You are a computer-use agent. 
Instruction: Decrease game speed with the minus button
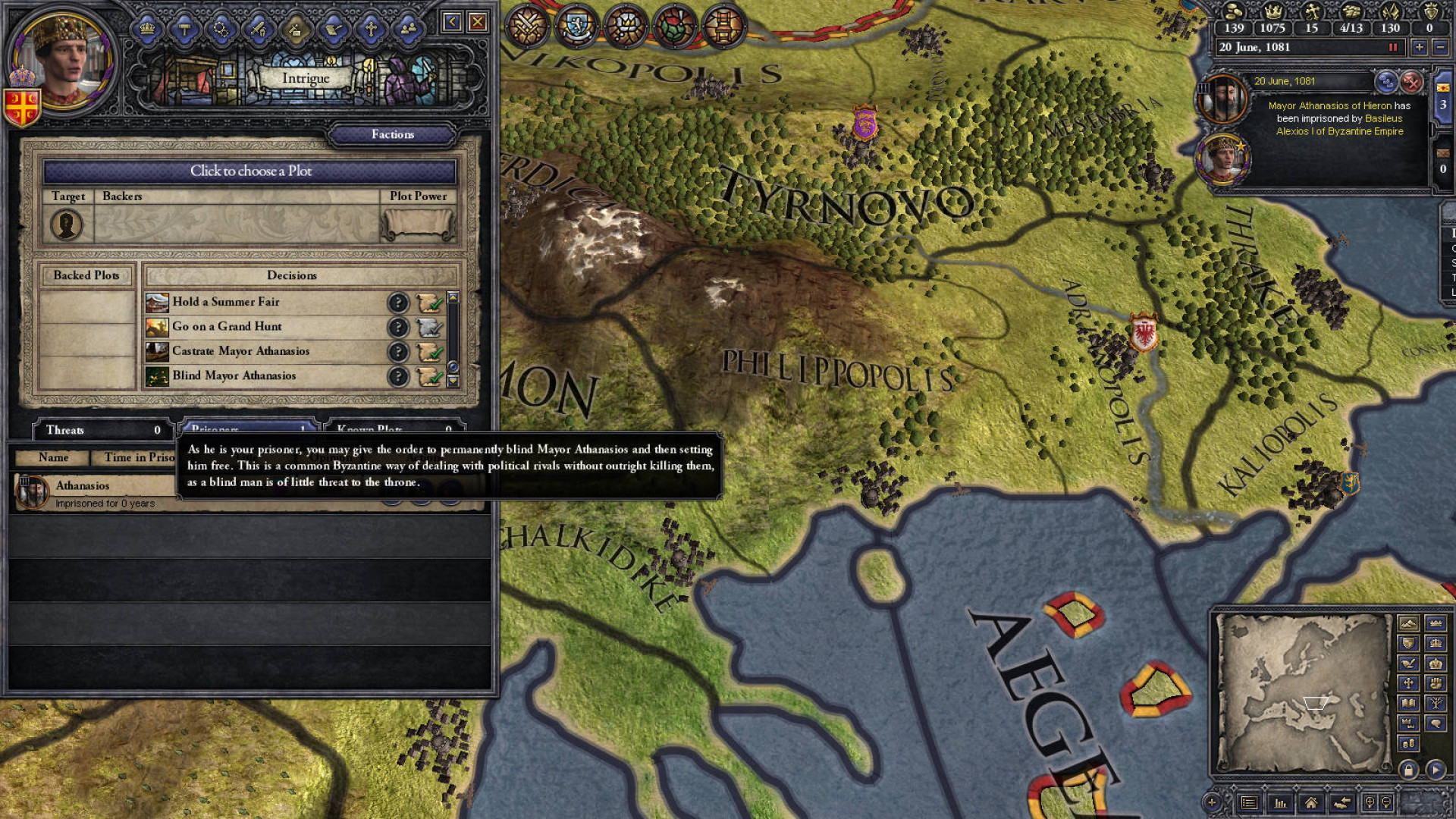[x=1441, y=47]
